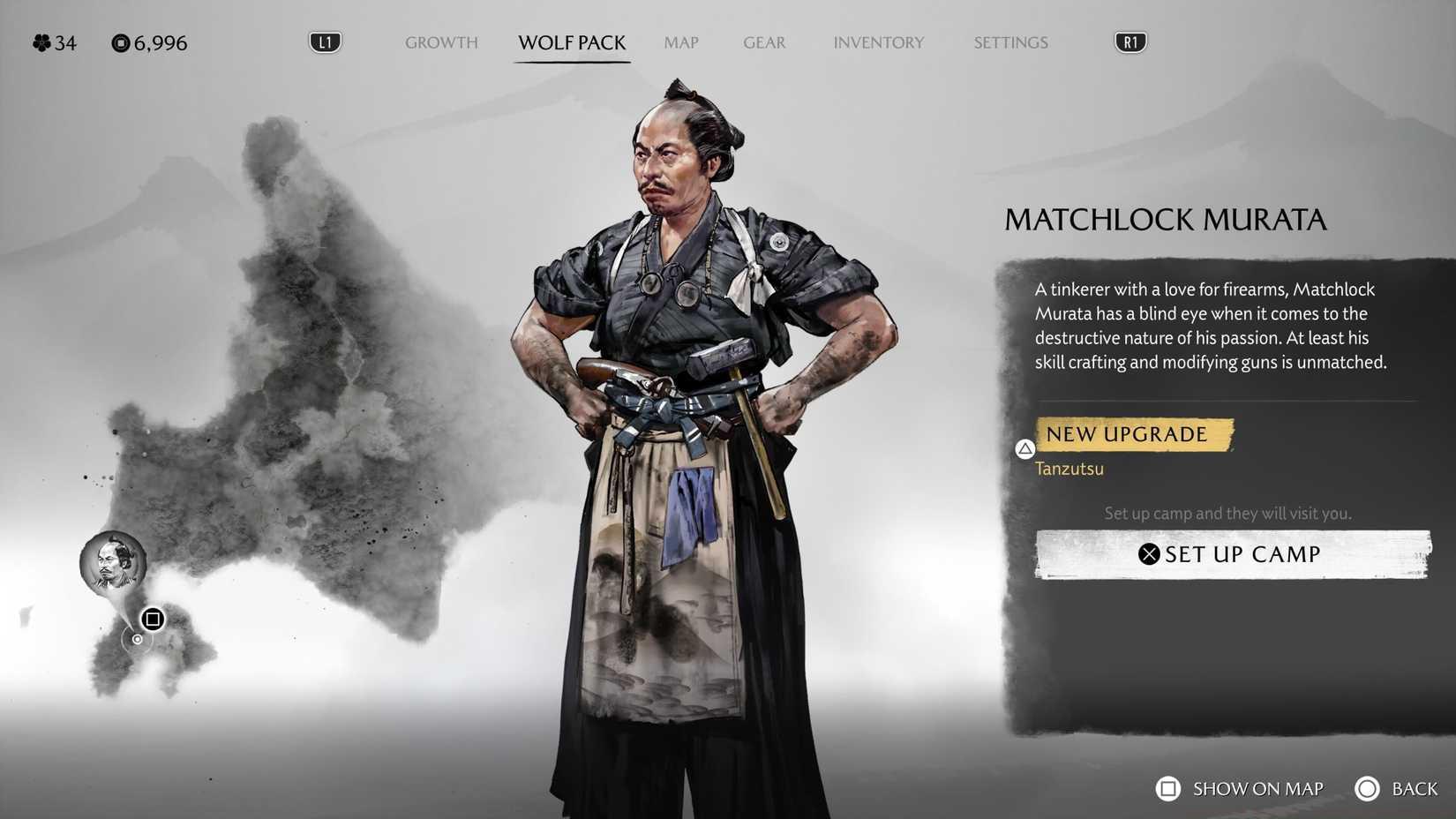Go to the Settings tab

(1010, 42)
